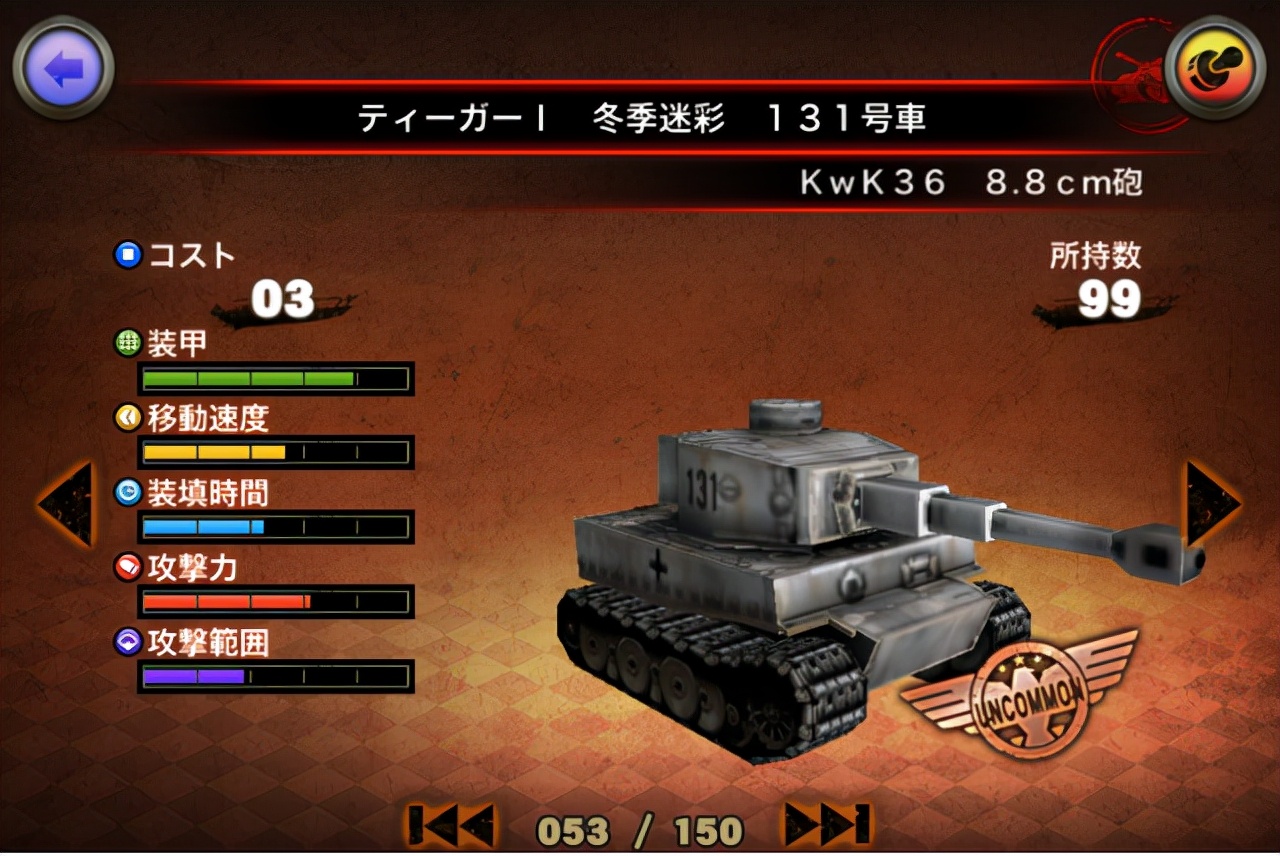Jump to the first tank in the list

(451, 826)
